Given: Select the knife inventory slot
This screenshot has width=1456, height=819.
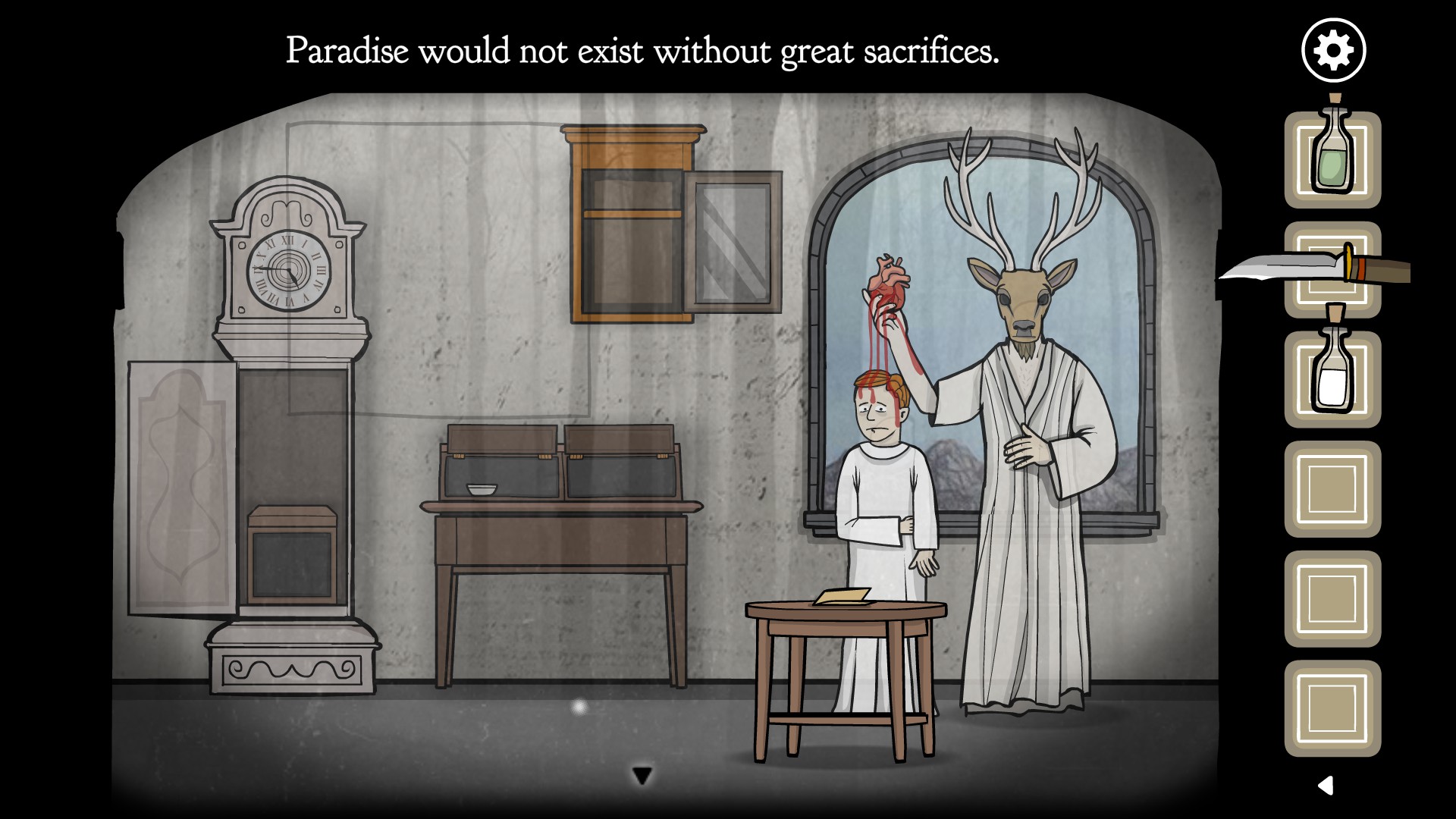Looking at the screenshot, I should click(x=1332, y=270).
